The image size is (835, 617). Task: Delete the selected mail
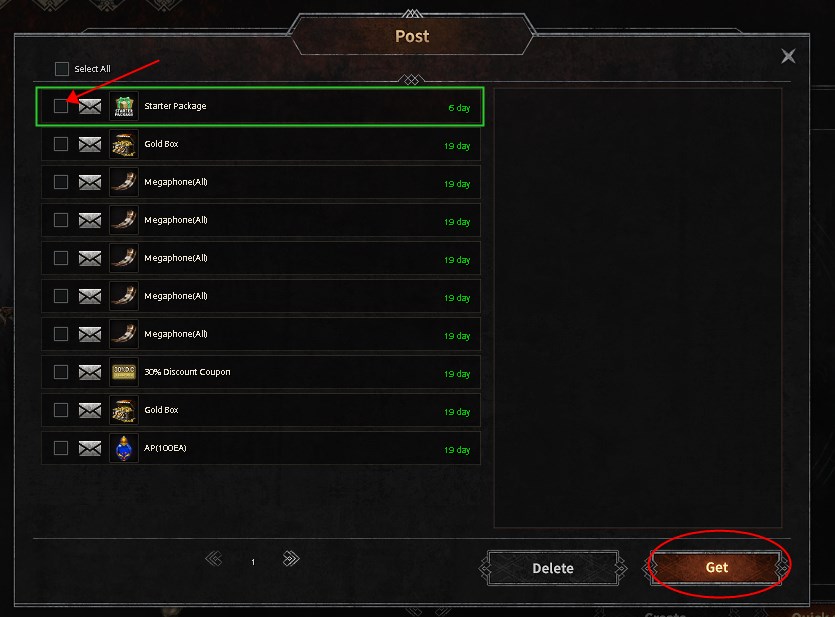[552, 568]
